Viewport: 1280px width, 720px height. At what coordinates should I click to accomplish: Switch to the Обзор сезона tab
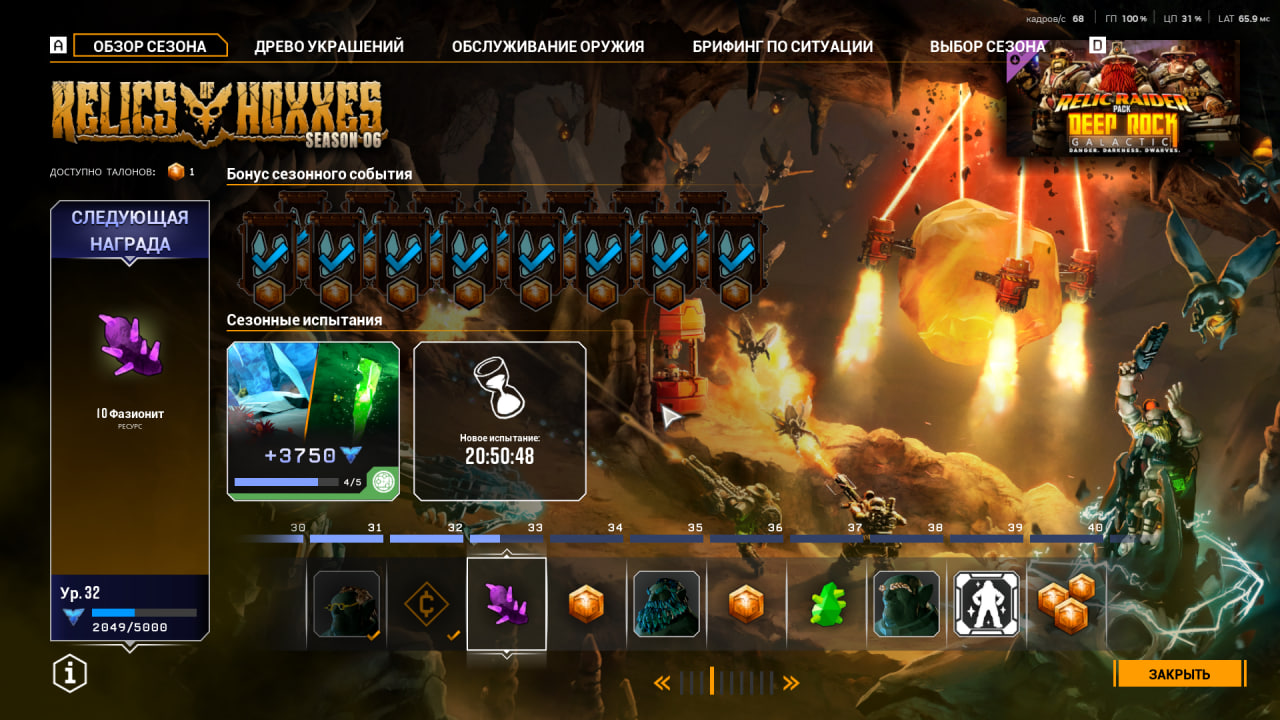pyautogui.click(x=149, y=46)
